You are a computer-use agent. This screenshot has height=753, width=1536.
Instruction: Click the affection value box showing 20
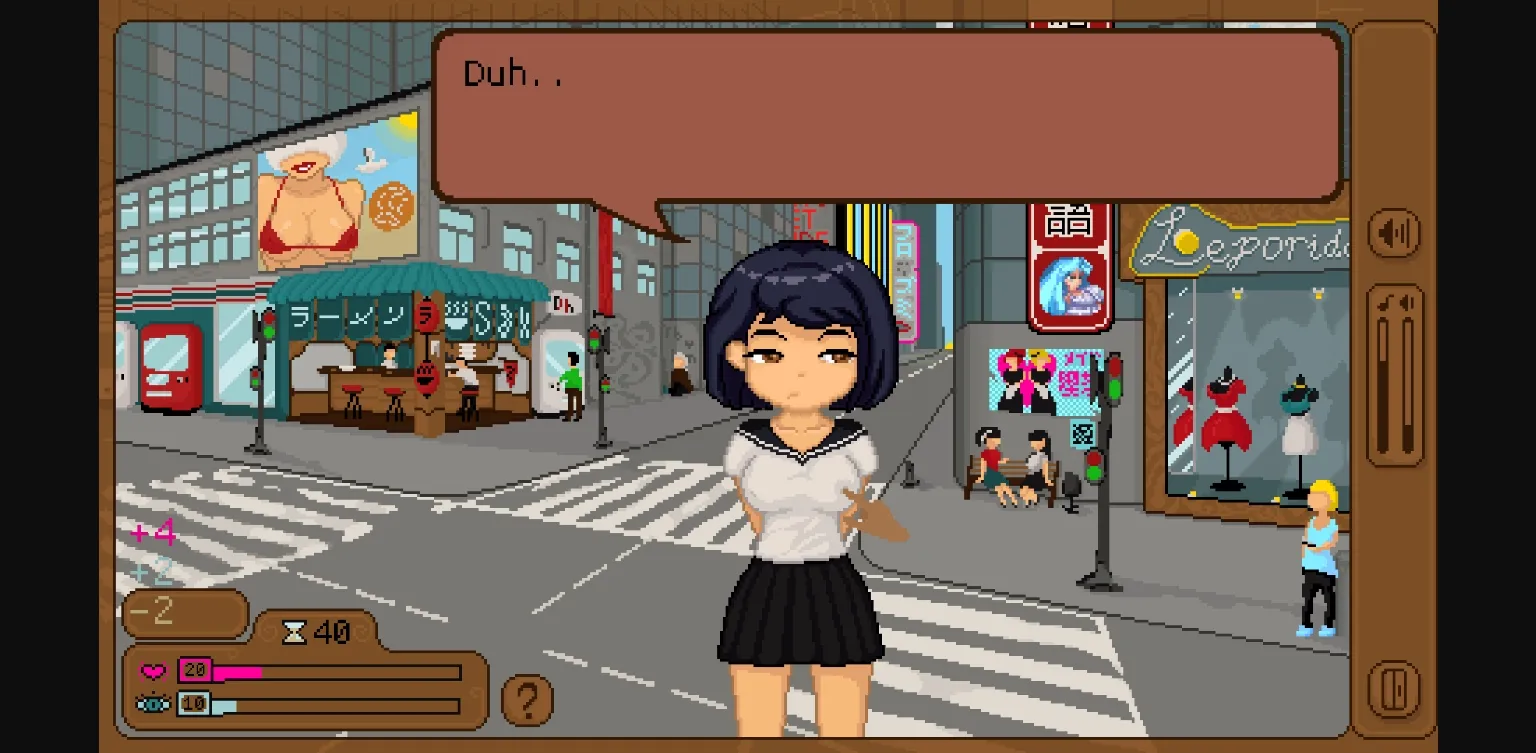click(196, 670)
